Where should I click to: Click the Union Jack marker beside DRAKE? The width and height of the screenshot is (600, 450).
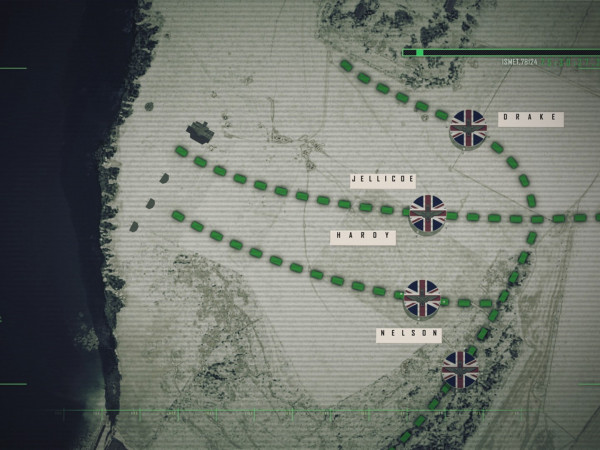(467, 128)
